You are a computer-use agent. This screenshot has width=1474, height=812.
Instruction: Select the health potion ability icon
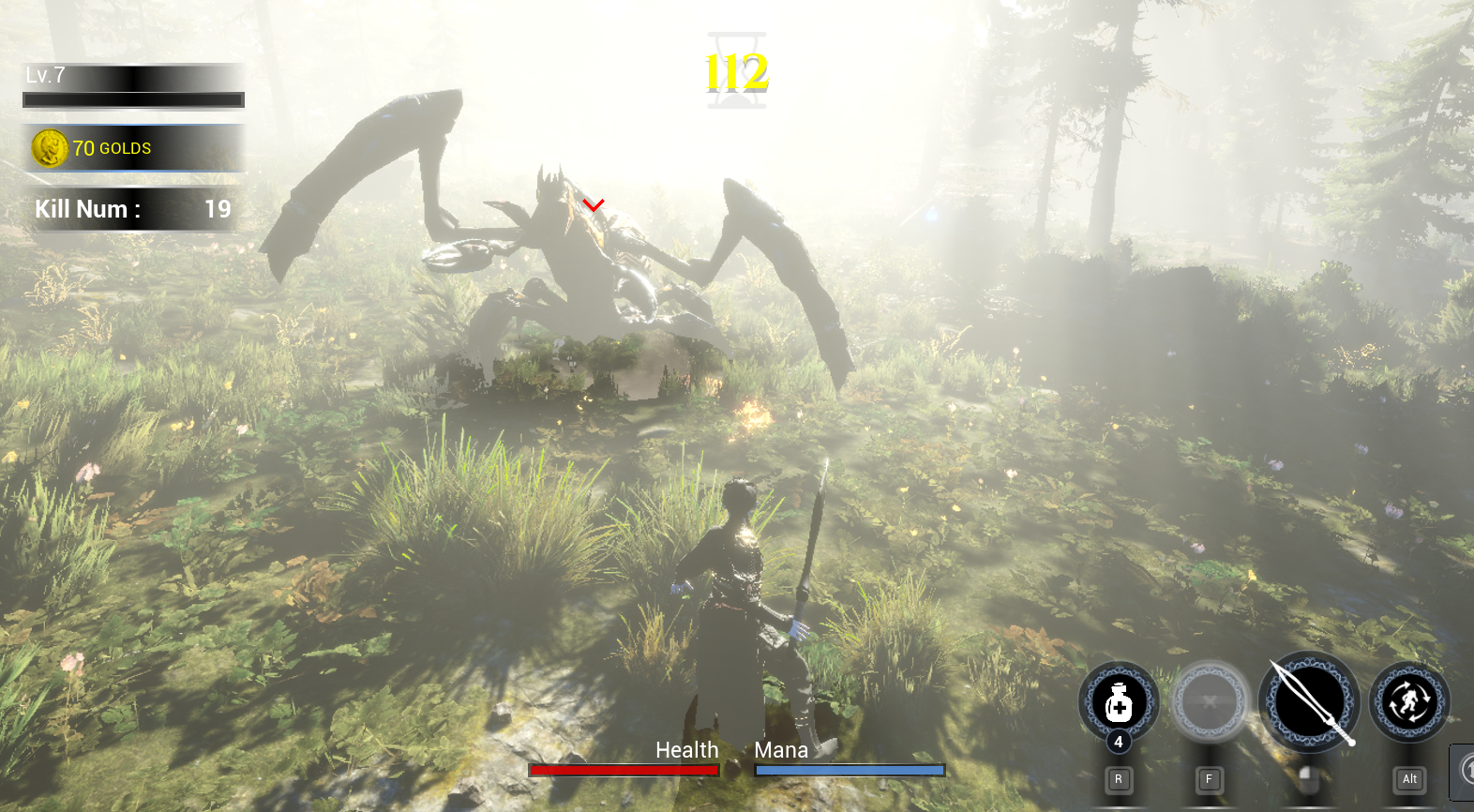(1119, 703)
